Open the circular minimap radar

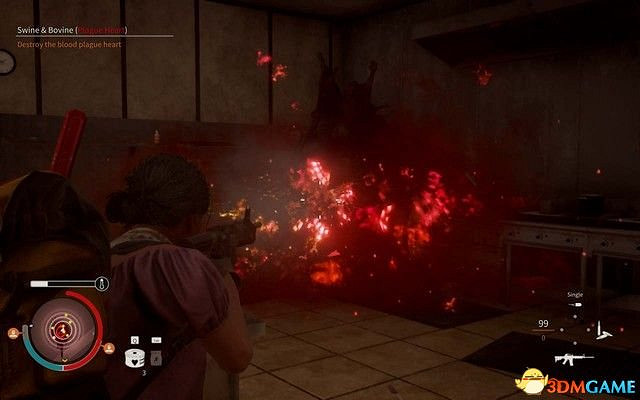click(63, 327)
